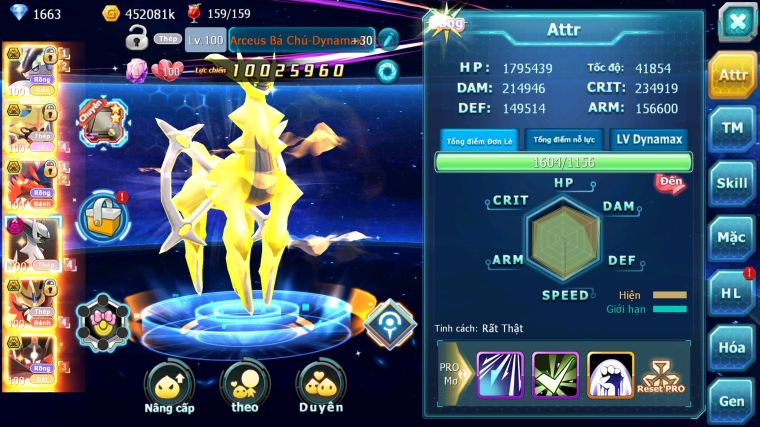Edit the Pokémon name with pencil icon
The width and height of the screenshot is (760, 427).
(388, 40)
